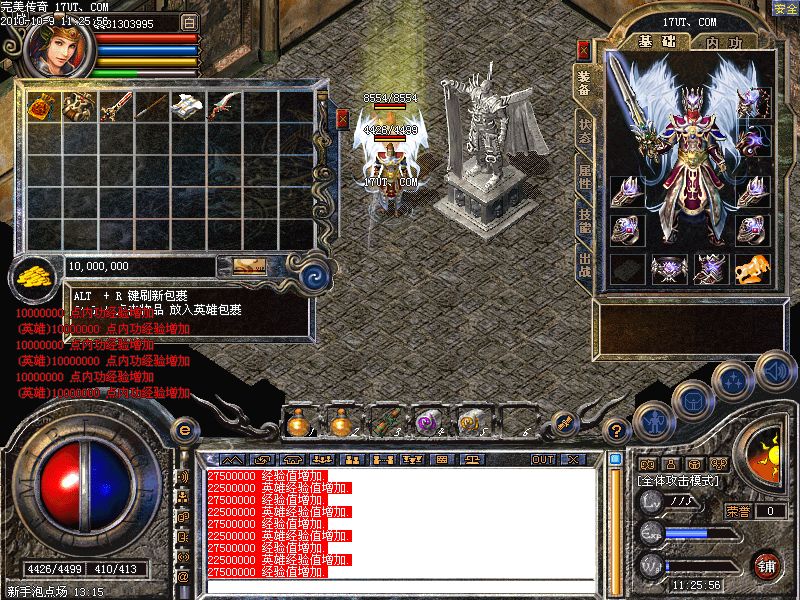Screen dimensions: 800x600
Task: Open the question mark help button
Action: pos(618,431)
